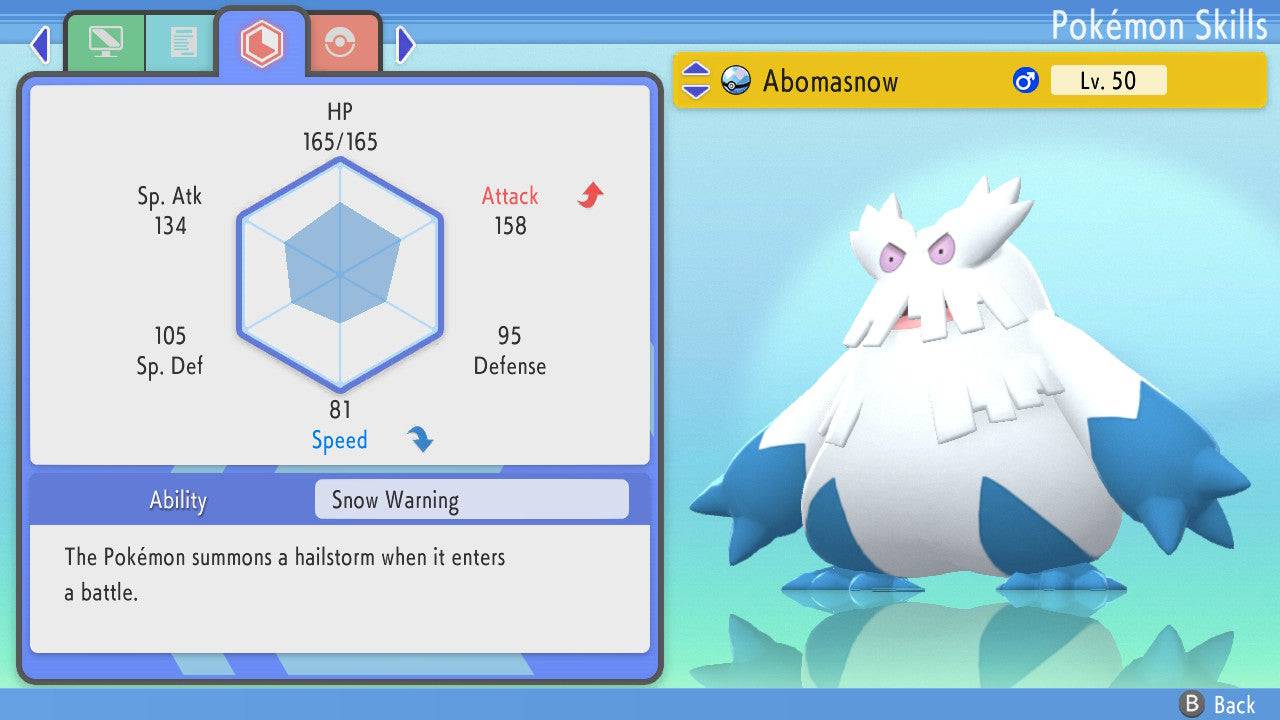Image resolution: width=1280 pixels, height=720 pixels.
Task: Click the Snow Warning ability field
Action: click(470, 499)
